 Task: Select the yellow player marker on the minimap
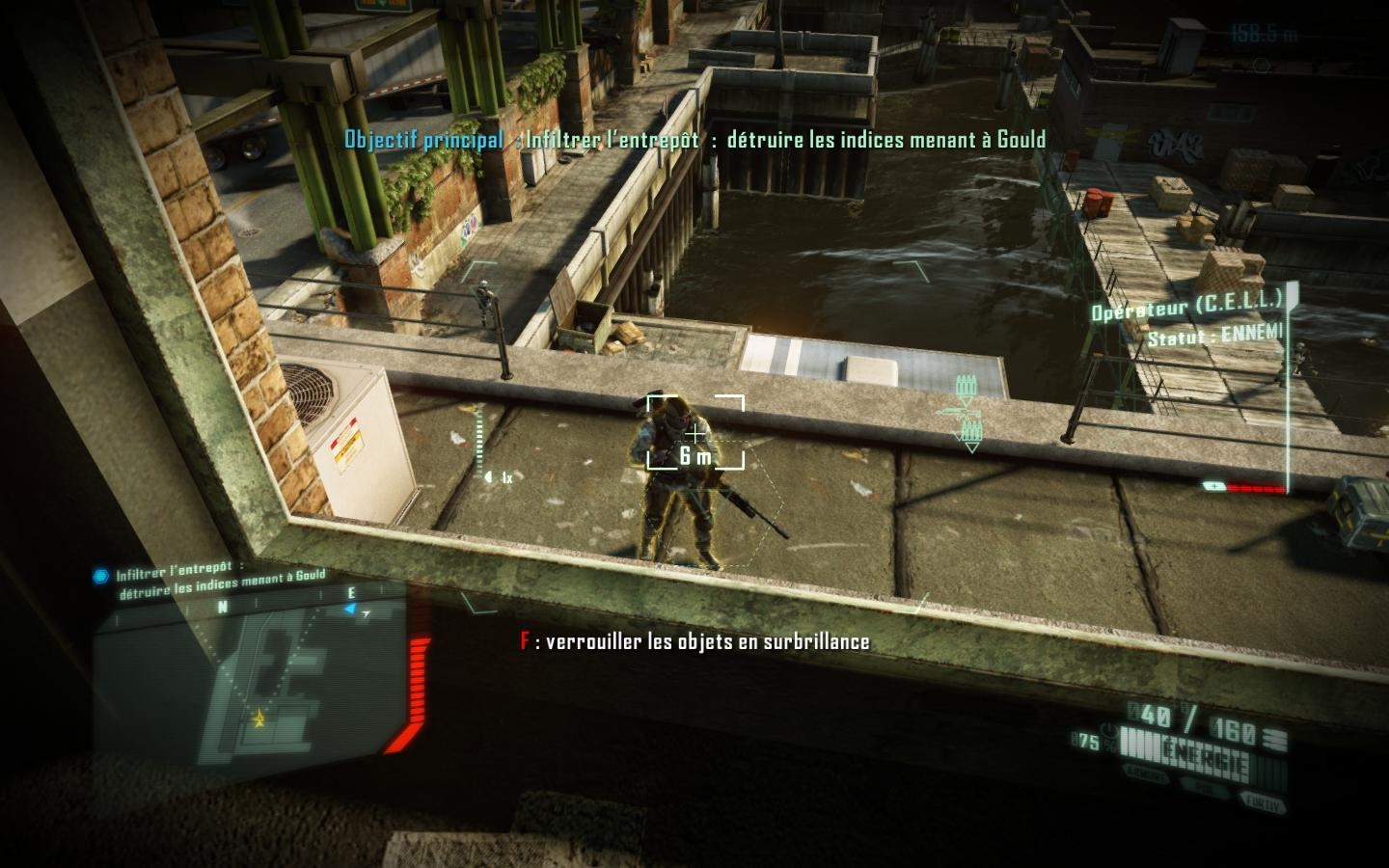[x=259, y=718]
